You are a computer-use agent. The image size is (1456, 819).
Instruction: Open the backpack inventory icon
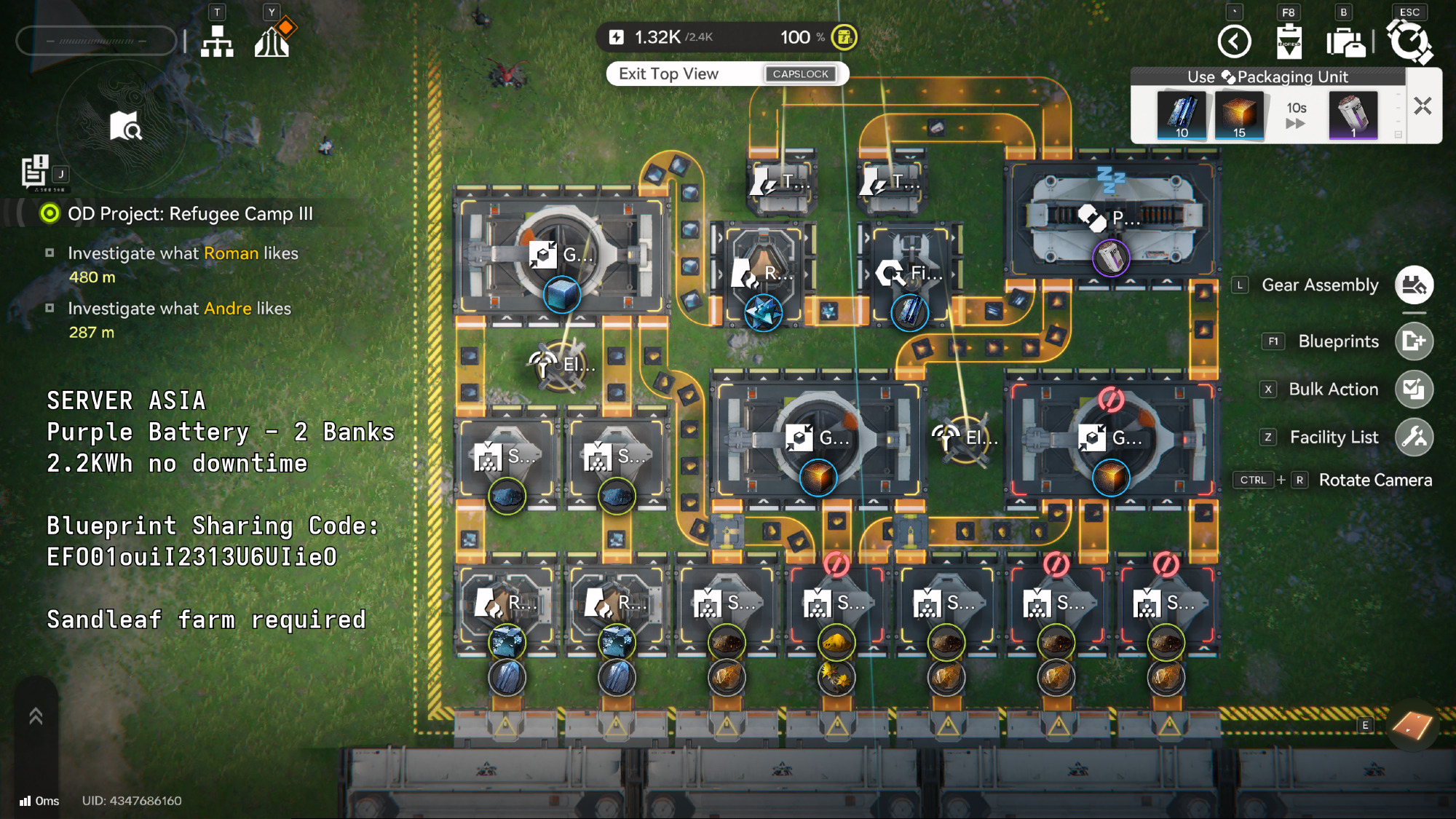click(x=1345, y=41)
